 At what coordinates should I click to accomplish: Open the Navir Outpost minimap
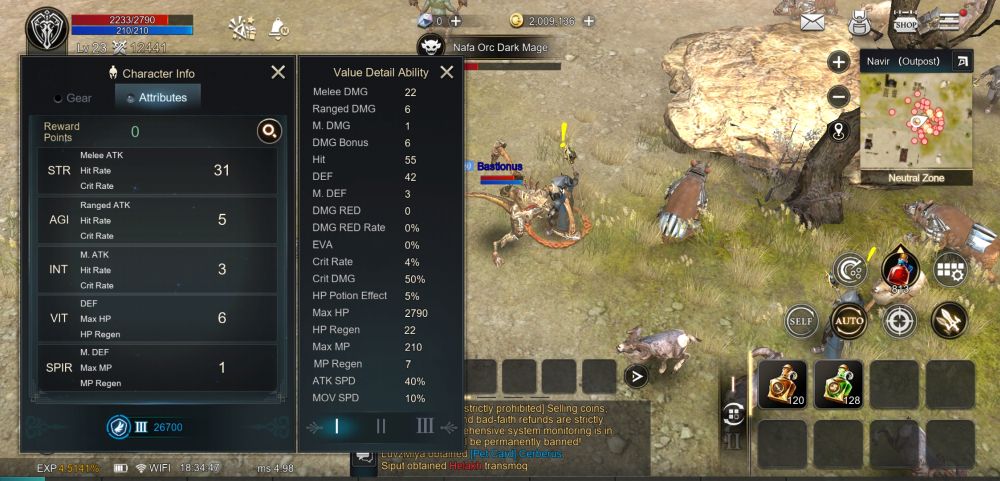(916, 122)
